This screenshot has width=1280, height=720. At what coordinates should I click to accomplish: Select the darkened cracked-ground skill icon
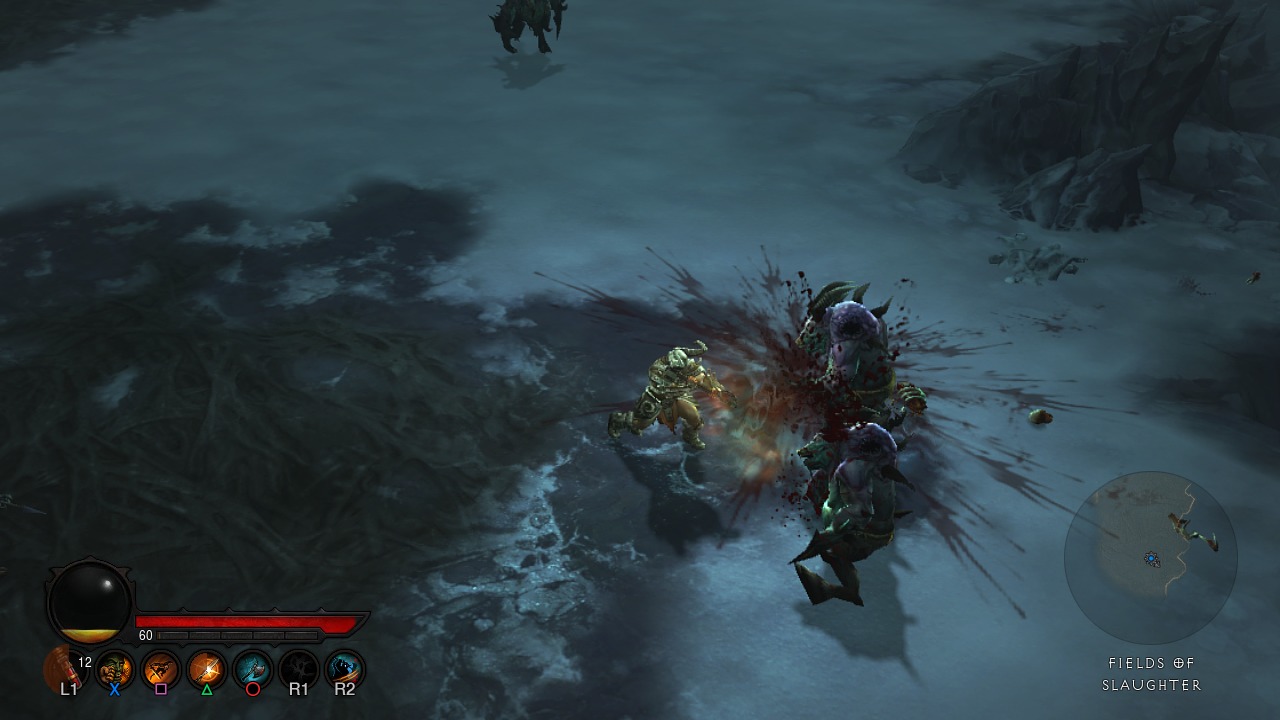tap(299, 667)
